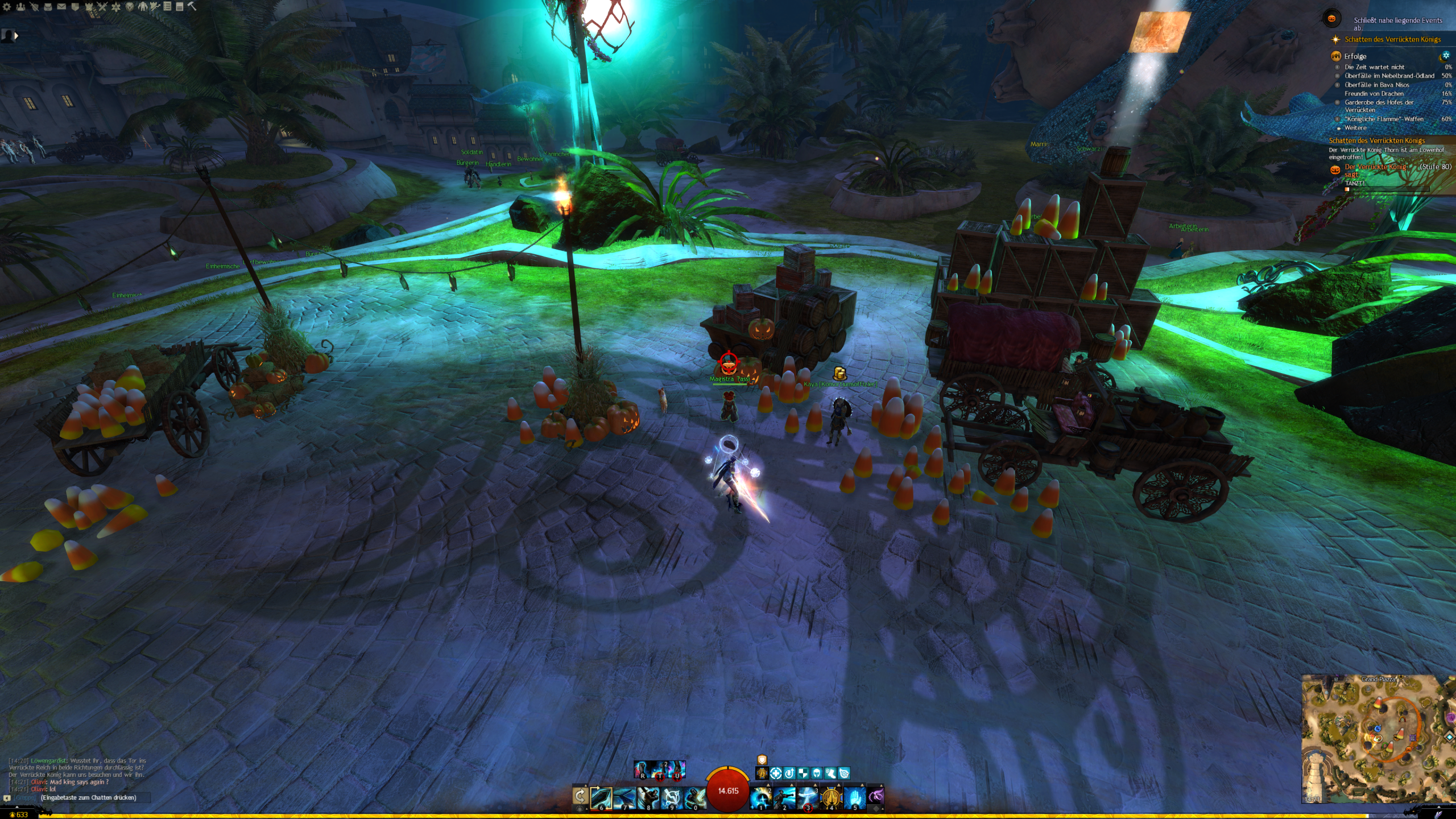Viewport: 1456px width, 819px height.
Task: Activate the glowing hand skill in slot 5
Action: 854,797
